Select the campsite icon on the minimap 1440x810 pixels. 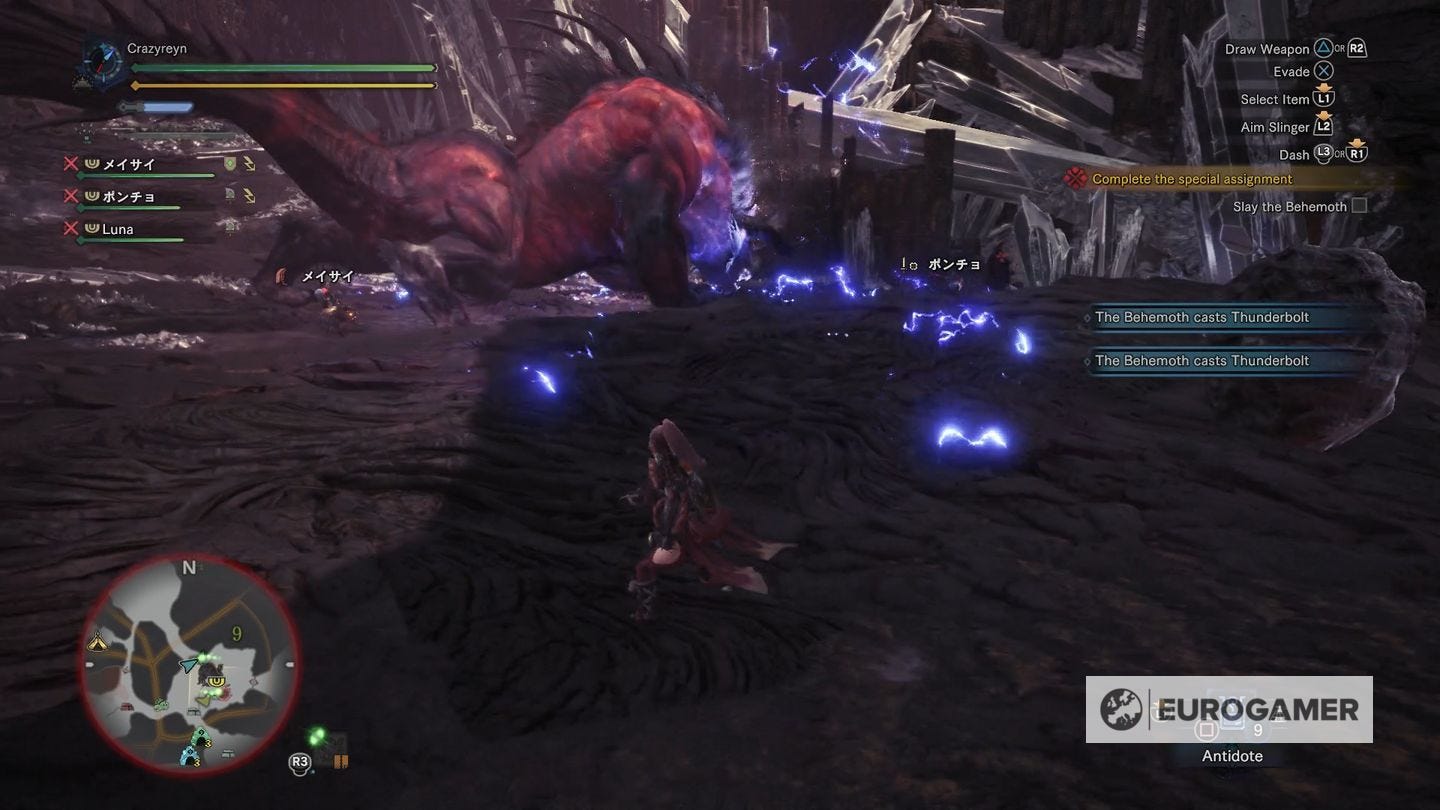(x=98, y=641)
